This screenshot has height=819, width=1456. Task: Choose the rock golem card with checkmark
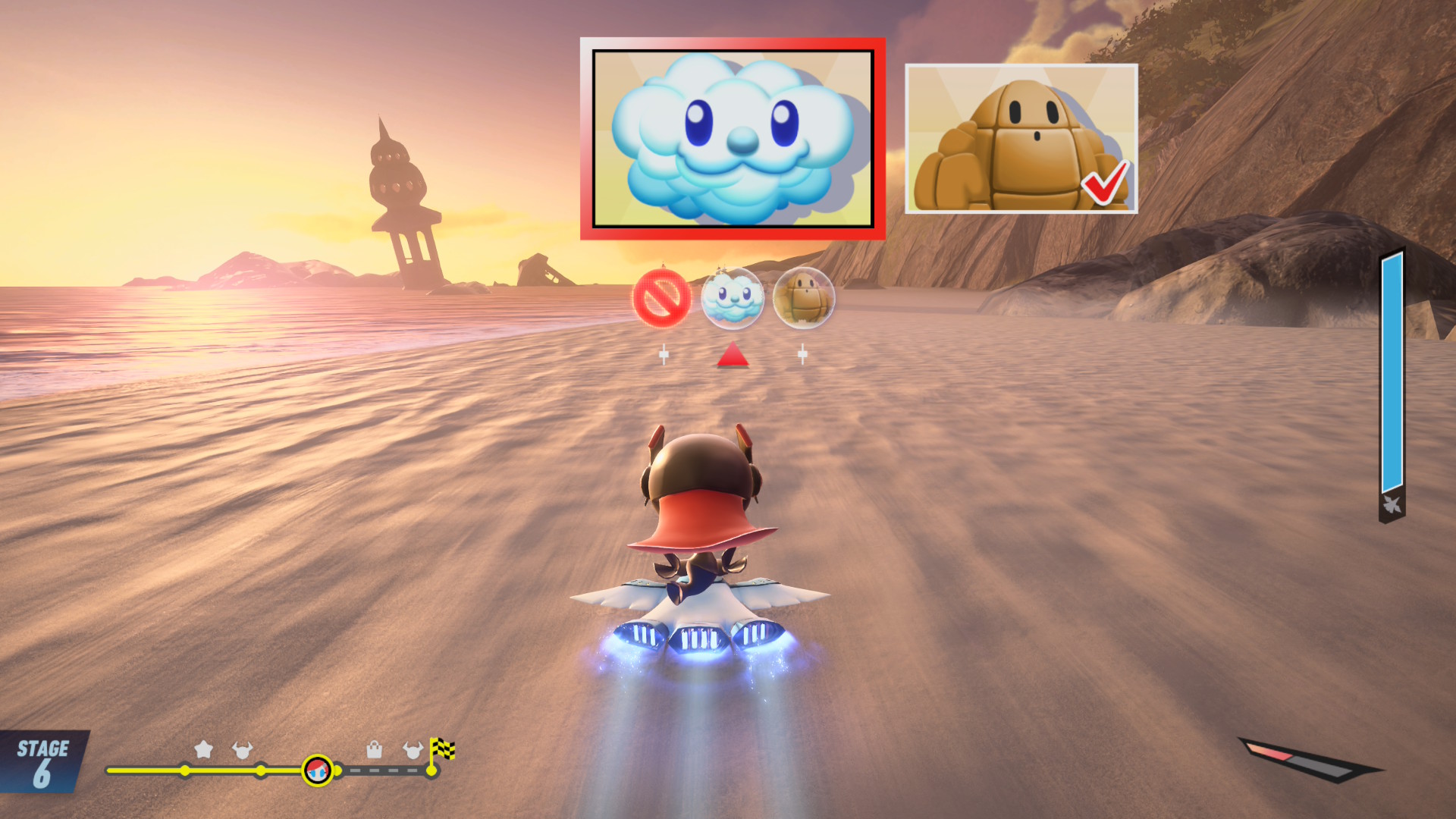[x=1021, y=139]
